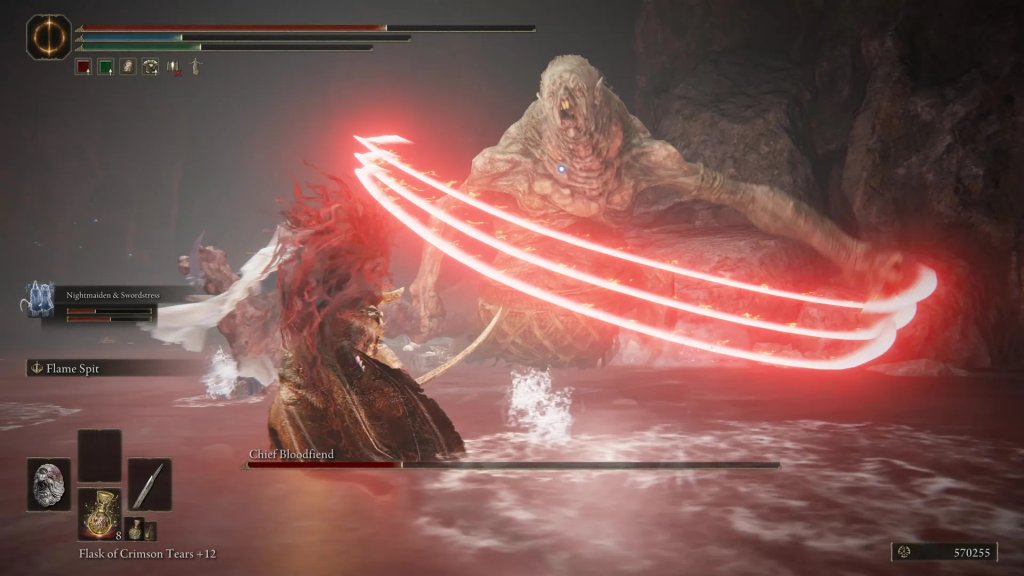Click the stone face left-hand armament slot
The width and height of the screenshot is (1024, 576).
[49, 484]
